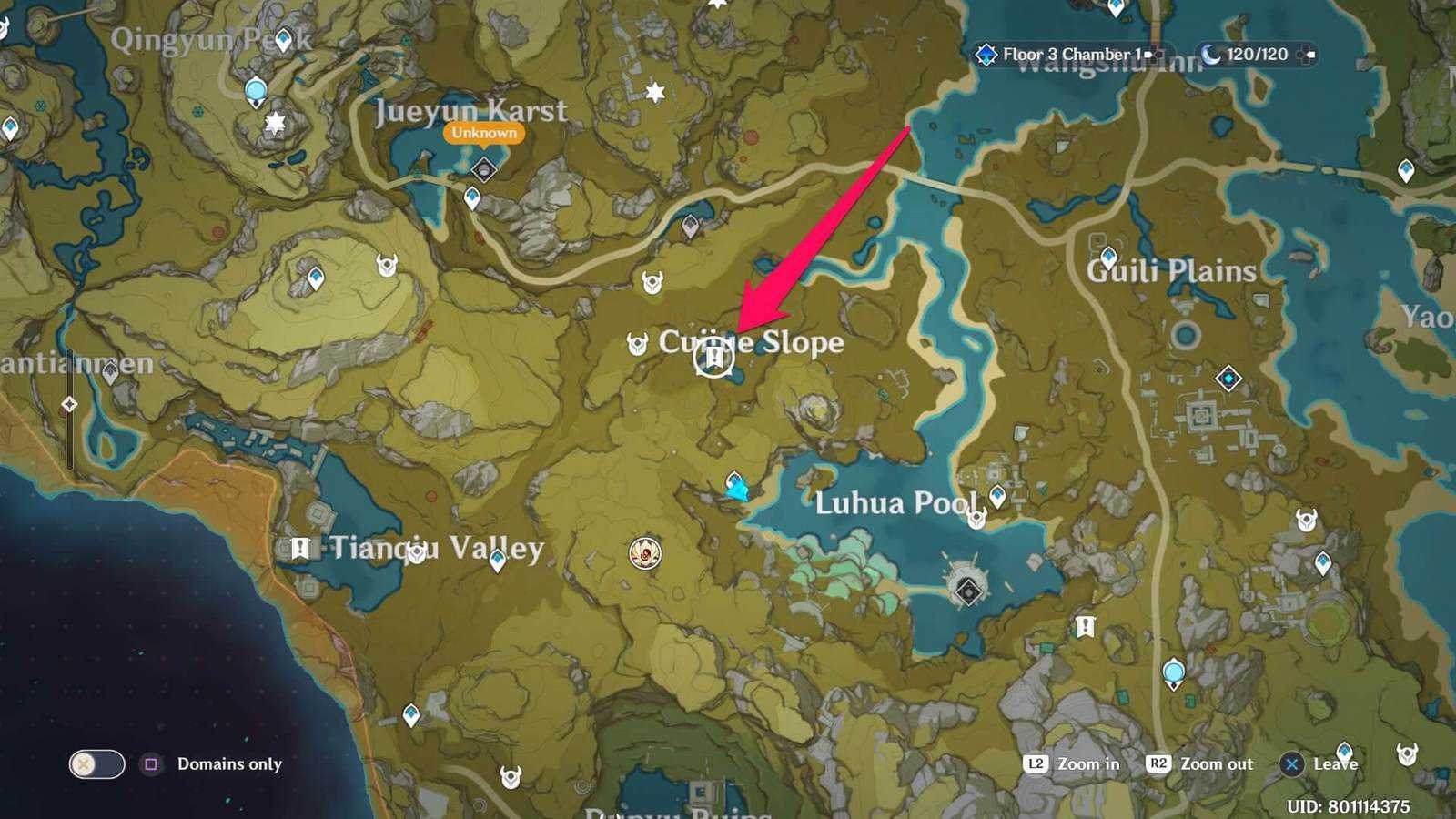Open the Unknown domain marker at Jueyun Karst
Image resolution: width=1456 pixels, height=819 pixels.
pos(484,168)
